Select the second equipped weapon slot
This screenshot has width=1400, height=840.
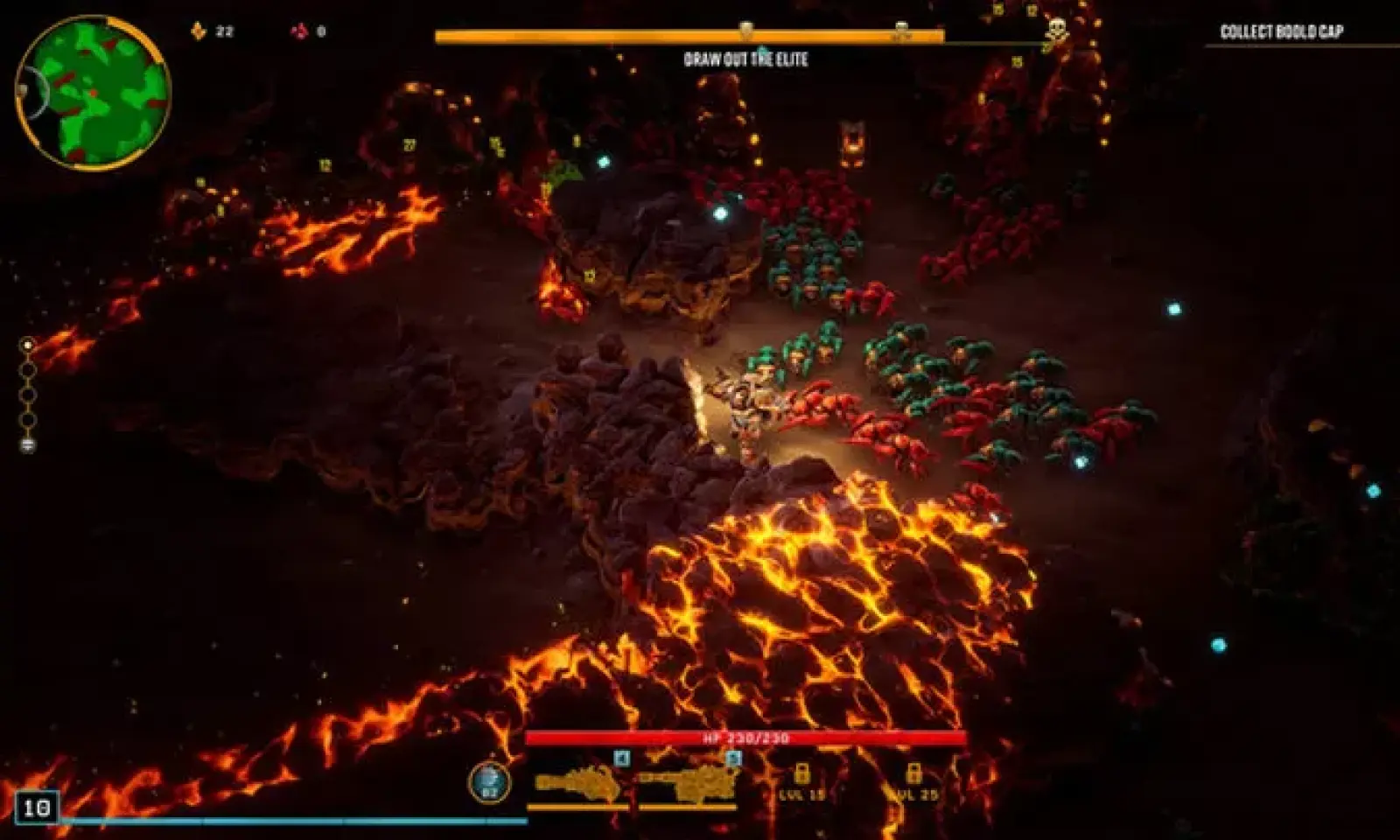tap(689, 785)
